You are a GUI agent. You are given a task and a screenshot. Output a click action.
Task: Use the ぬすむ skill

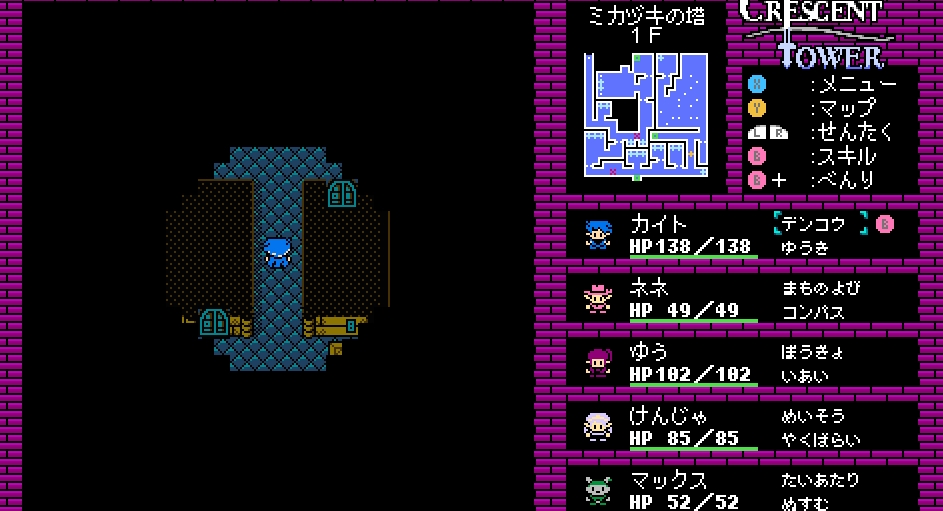pyautogui.click(x=806, y=502)
